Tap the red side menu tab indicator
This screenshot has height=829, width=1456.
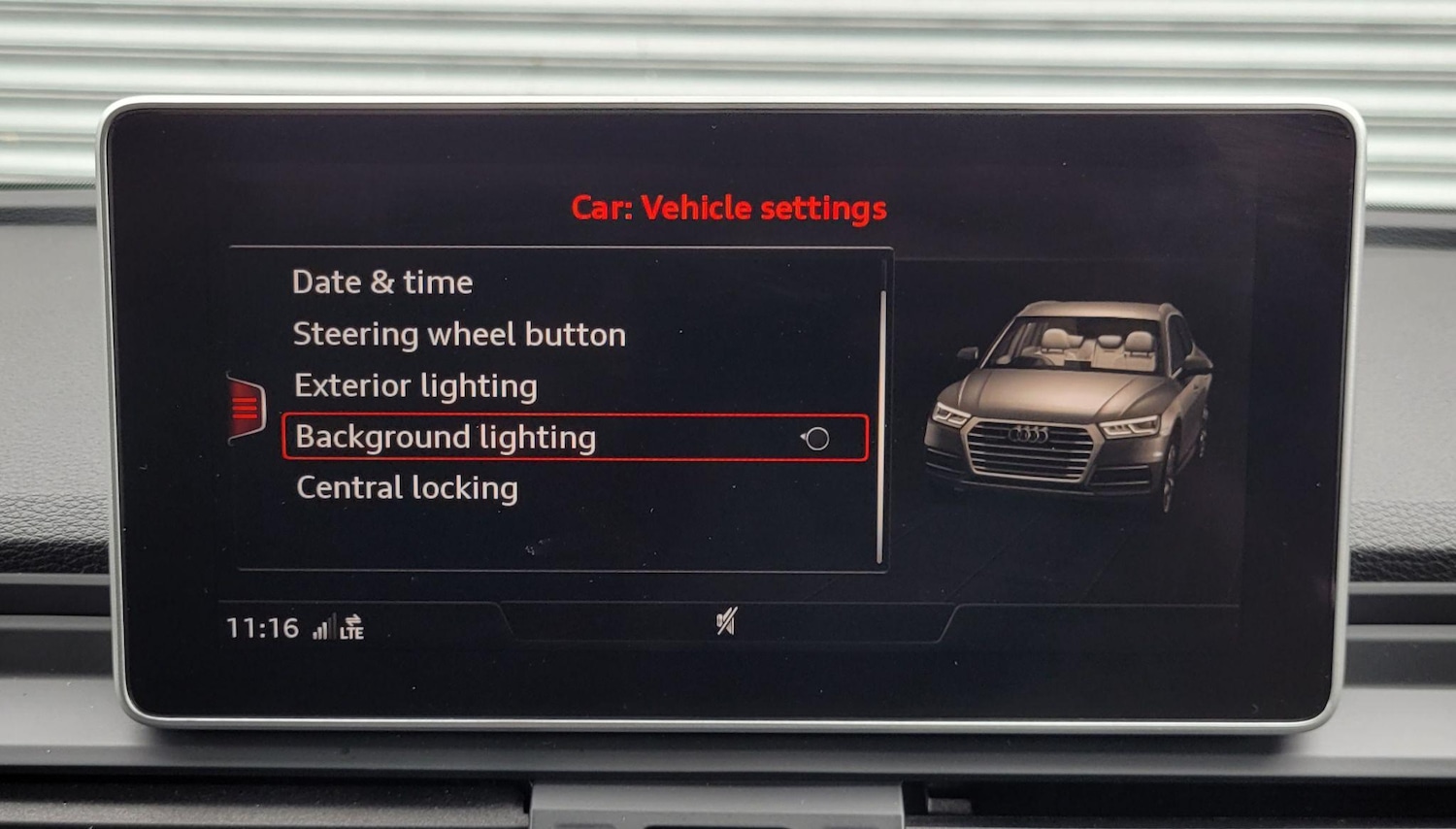(246, 408)
